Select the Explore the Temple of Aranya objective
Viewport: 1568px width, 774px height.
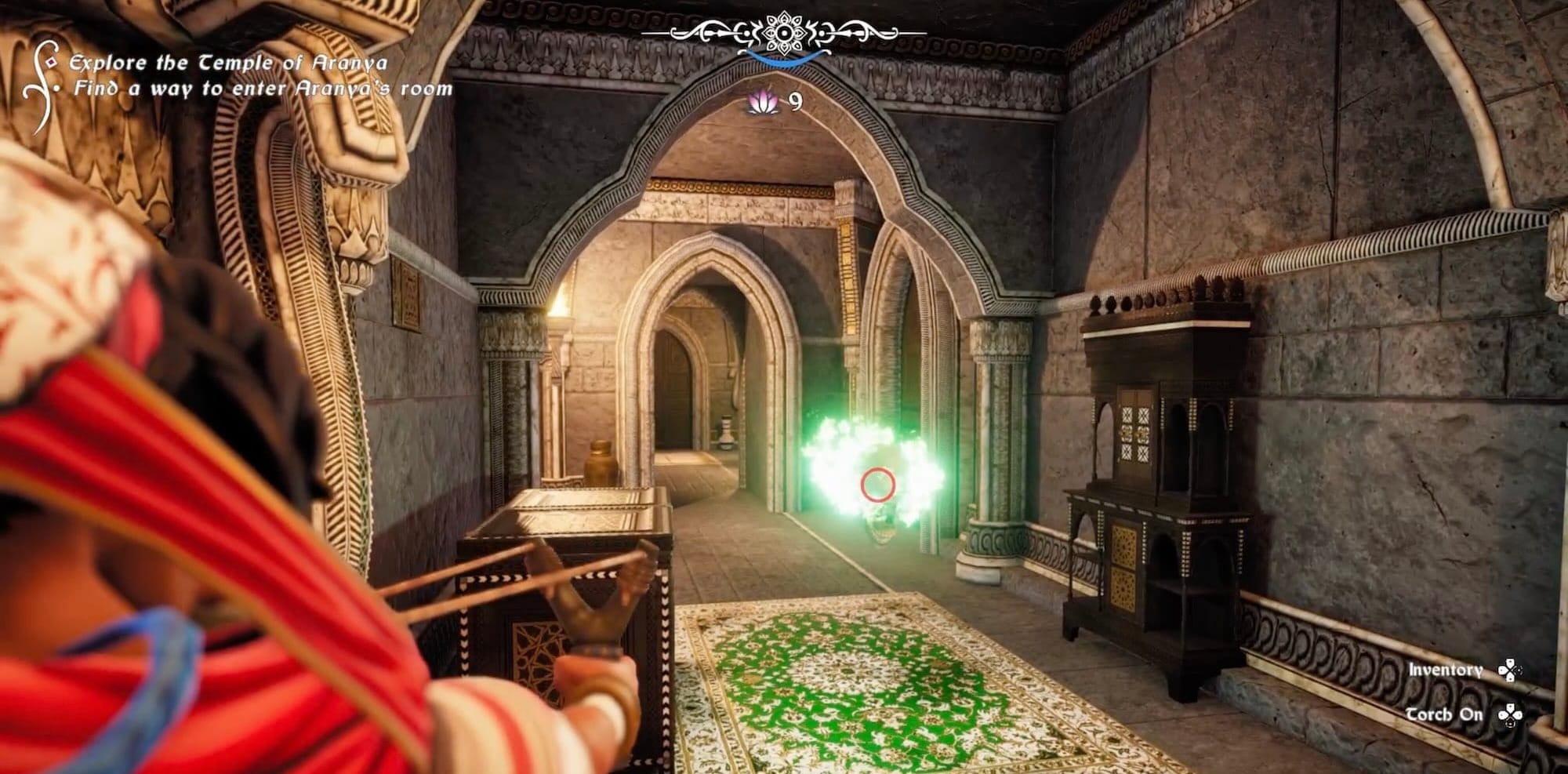227,63
